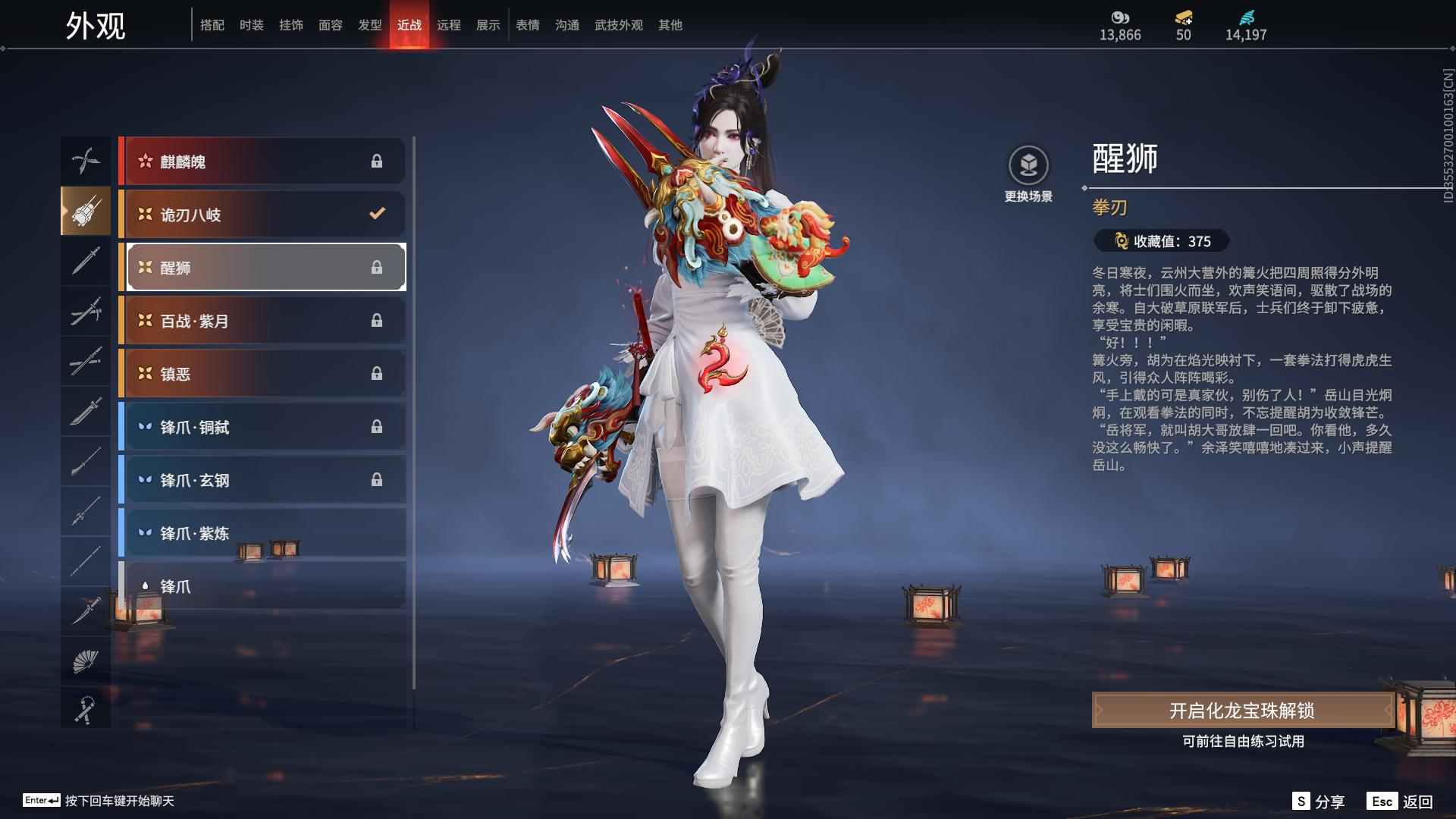1456x819 pixels.
Task: Select the fist blade weapon category in sidebar
Action: point(86,212)
